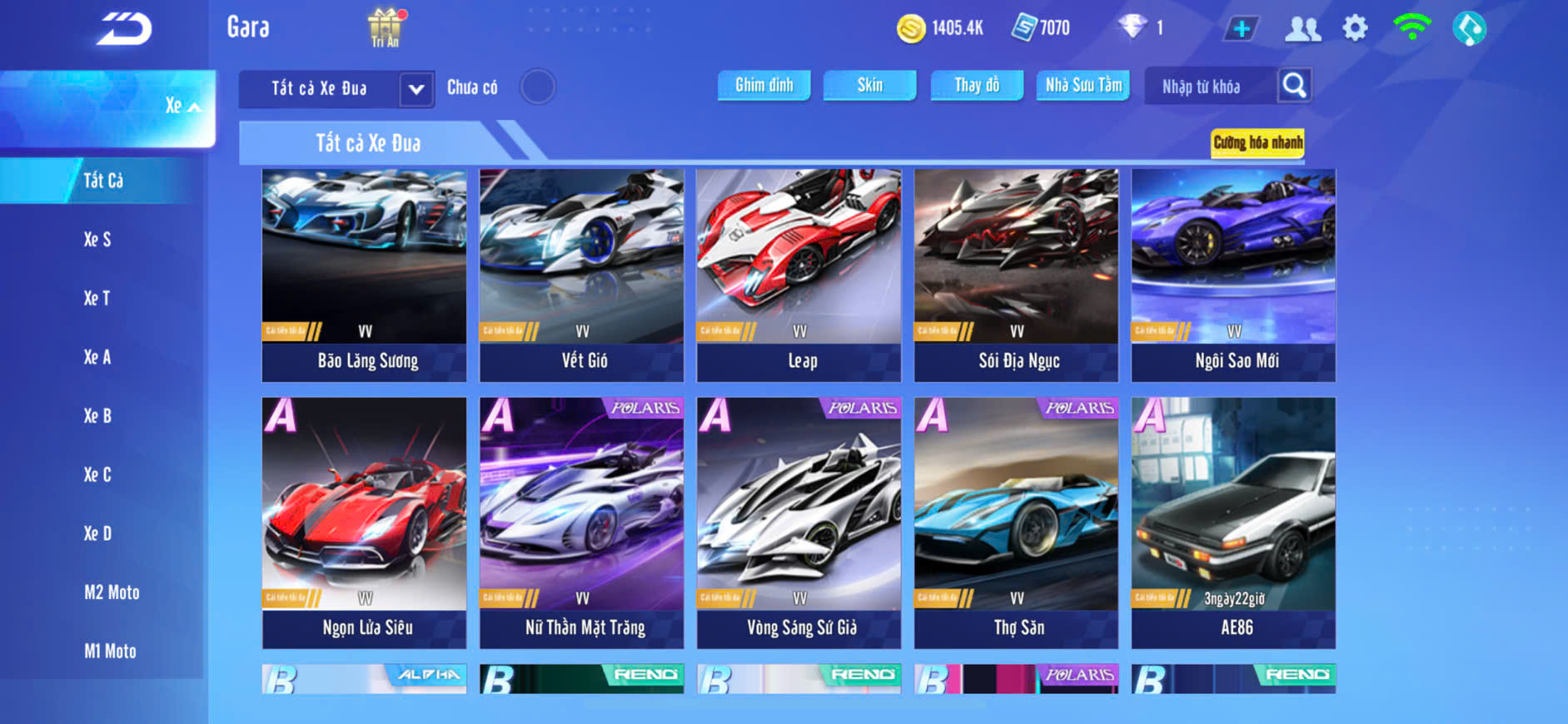Open the Skin section
The width and height of the screenshot is (1568, 724).
869,85
